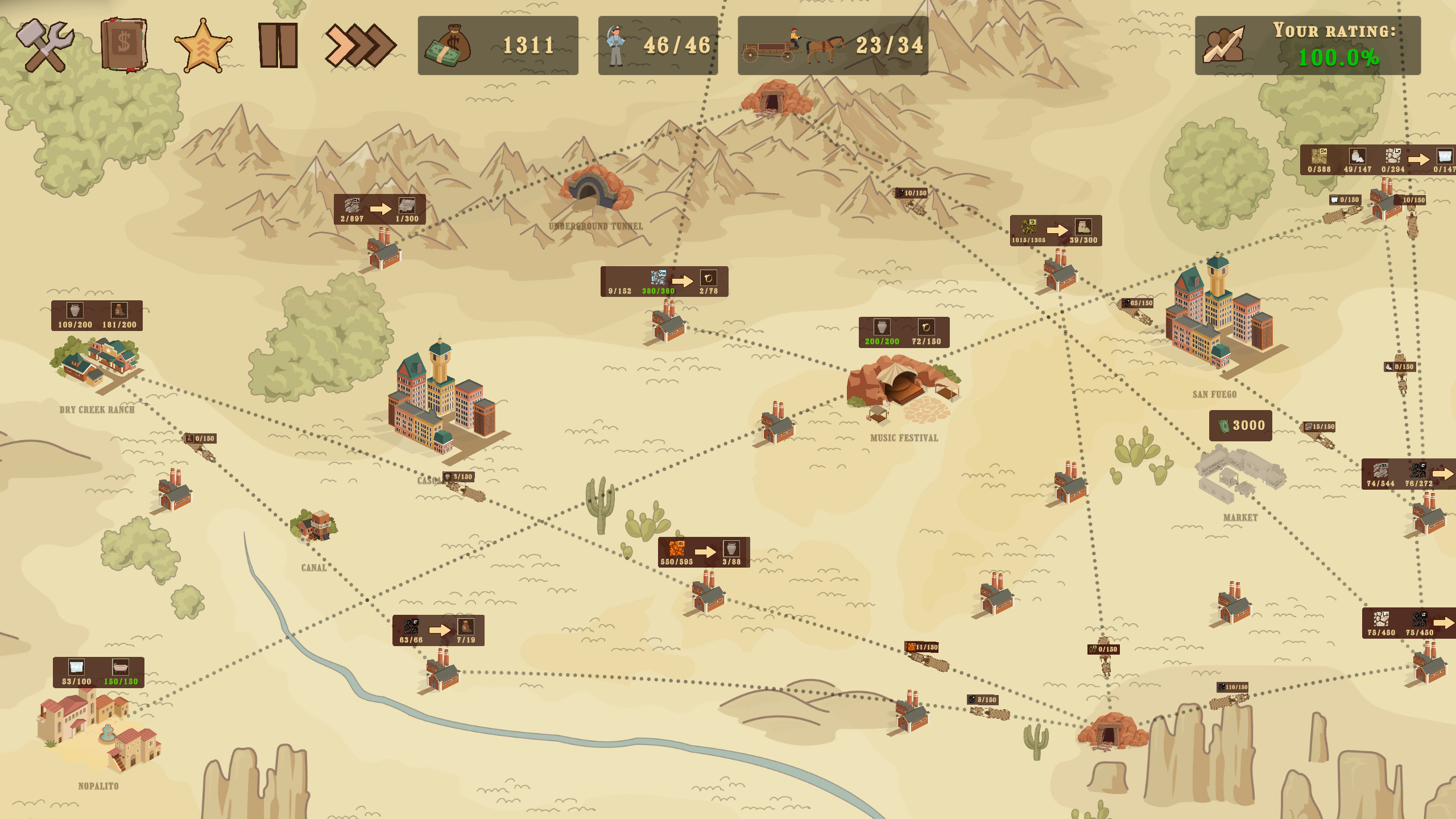This screenshot has width=1456, height=819.
Task: Activate fast-forward speed arrows
Action: (359, 45)
